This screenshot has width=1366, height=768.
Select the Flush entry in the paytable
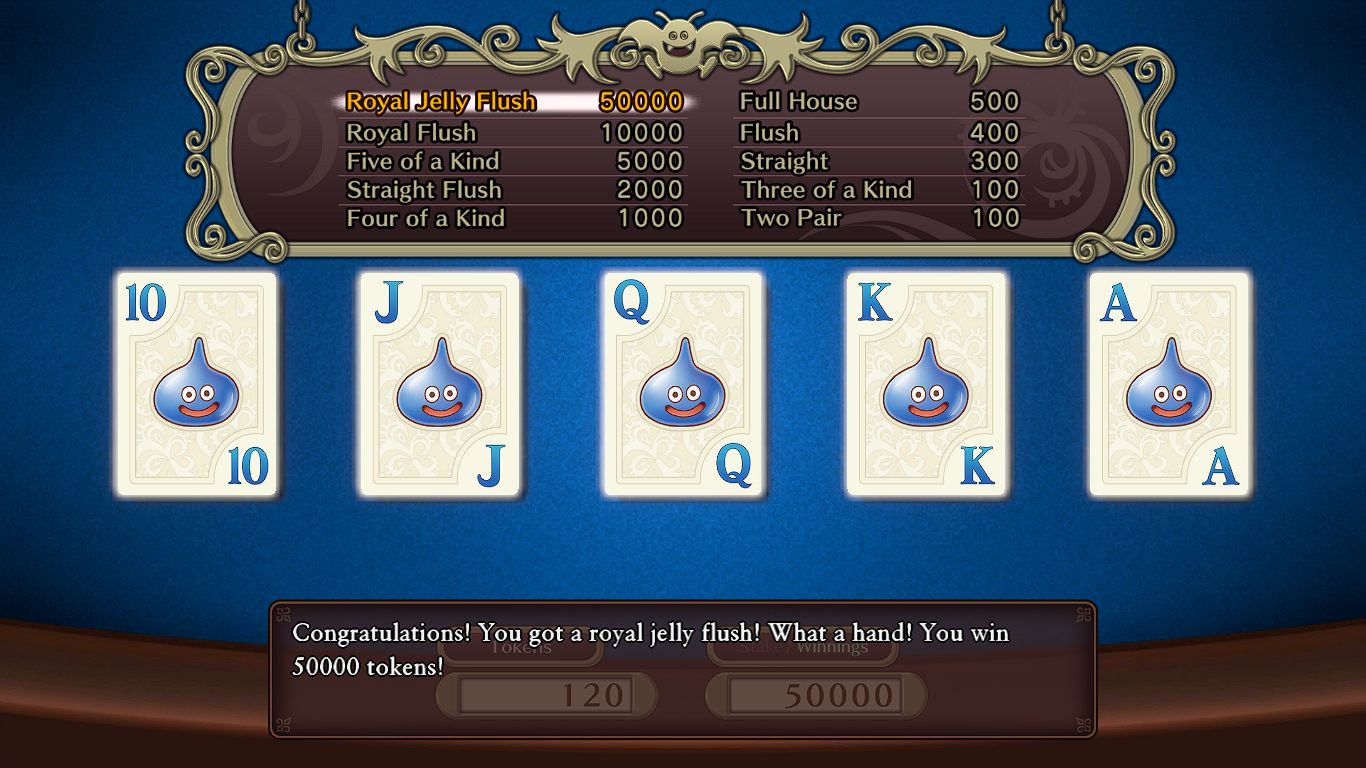768,132
